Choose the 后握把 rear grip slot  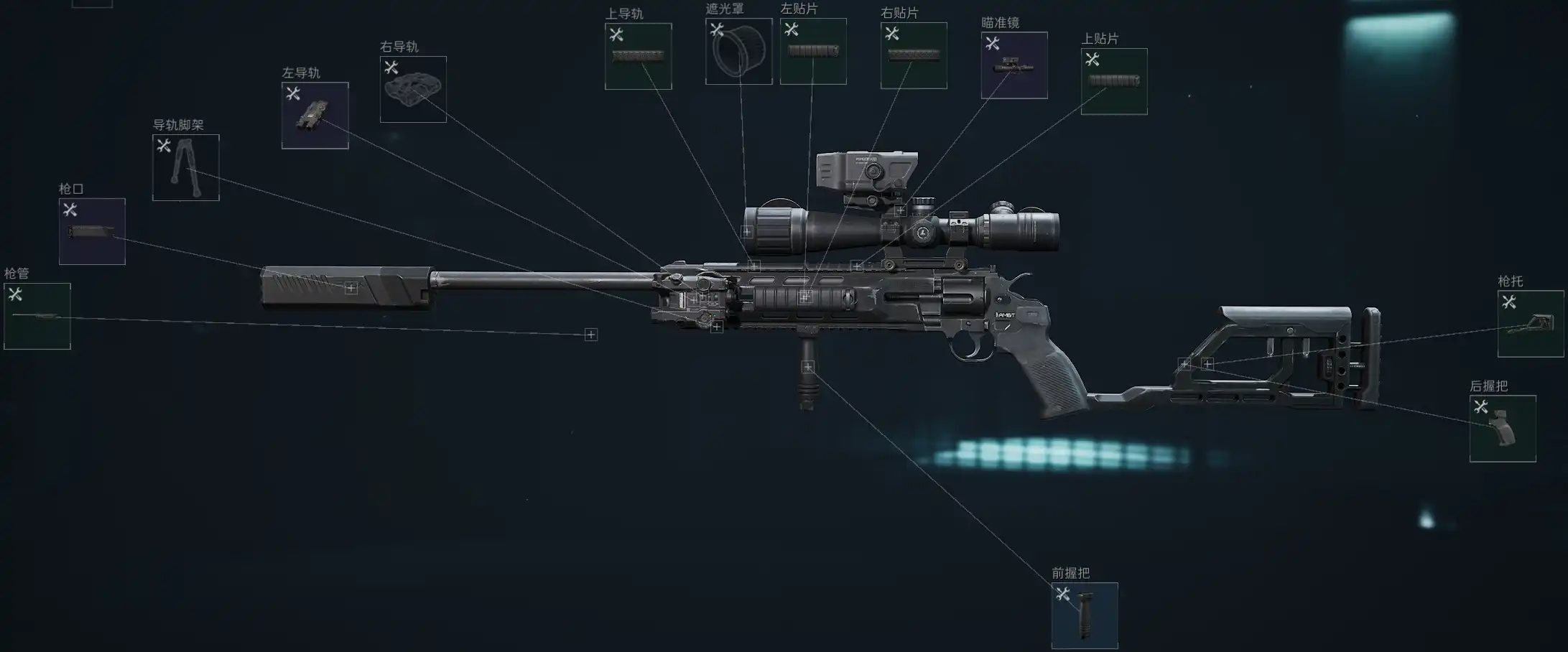point(1503,429)
